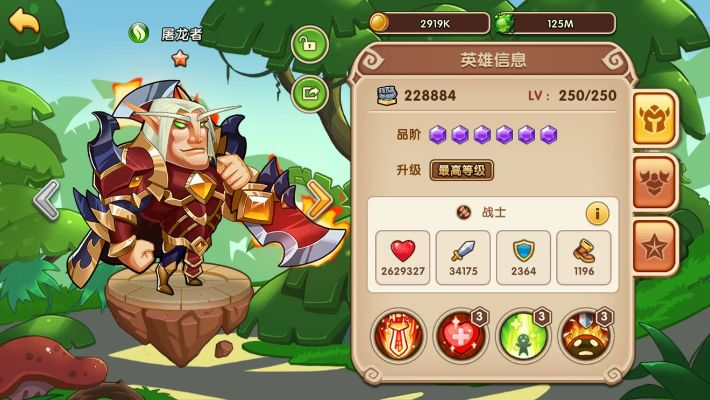Toggle the green hero lock button

[310, 46]
